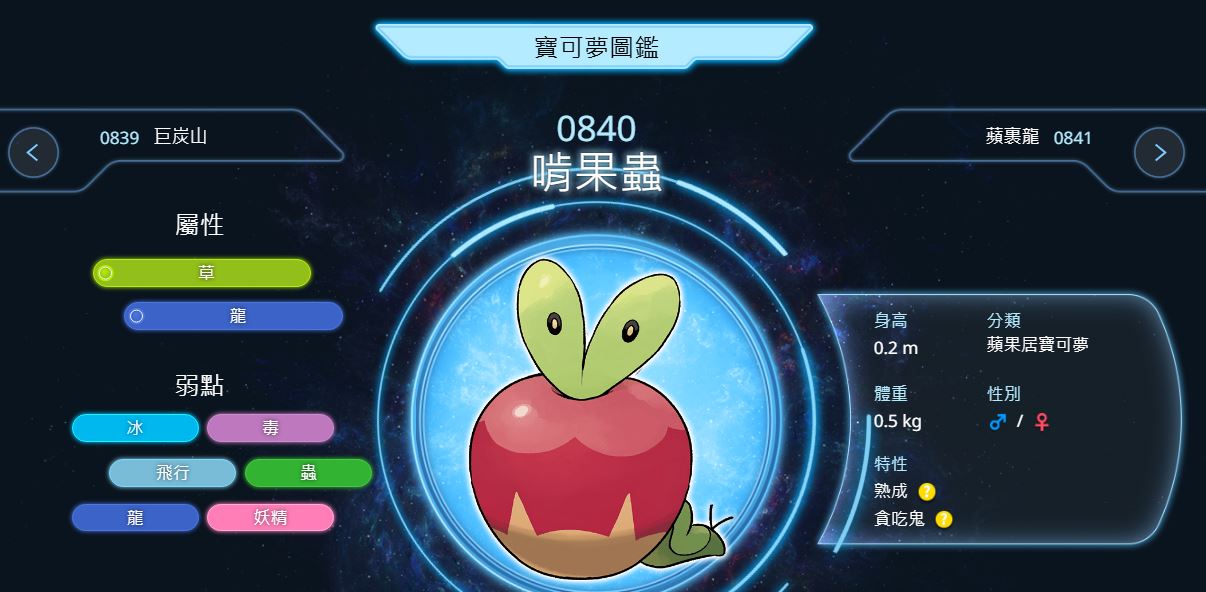Go to the previous Pokémon with the left arrow
Image resolution: width=1206 pixels, height=592 pixels.
pyautogui.click(x=33, y=153)
